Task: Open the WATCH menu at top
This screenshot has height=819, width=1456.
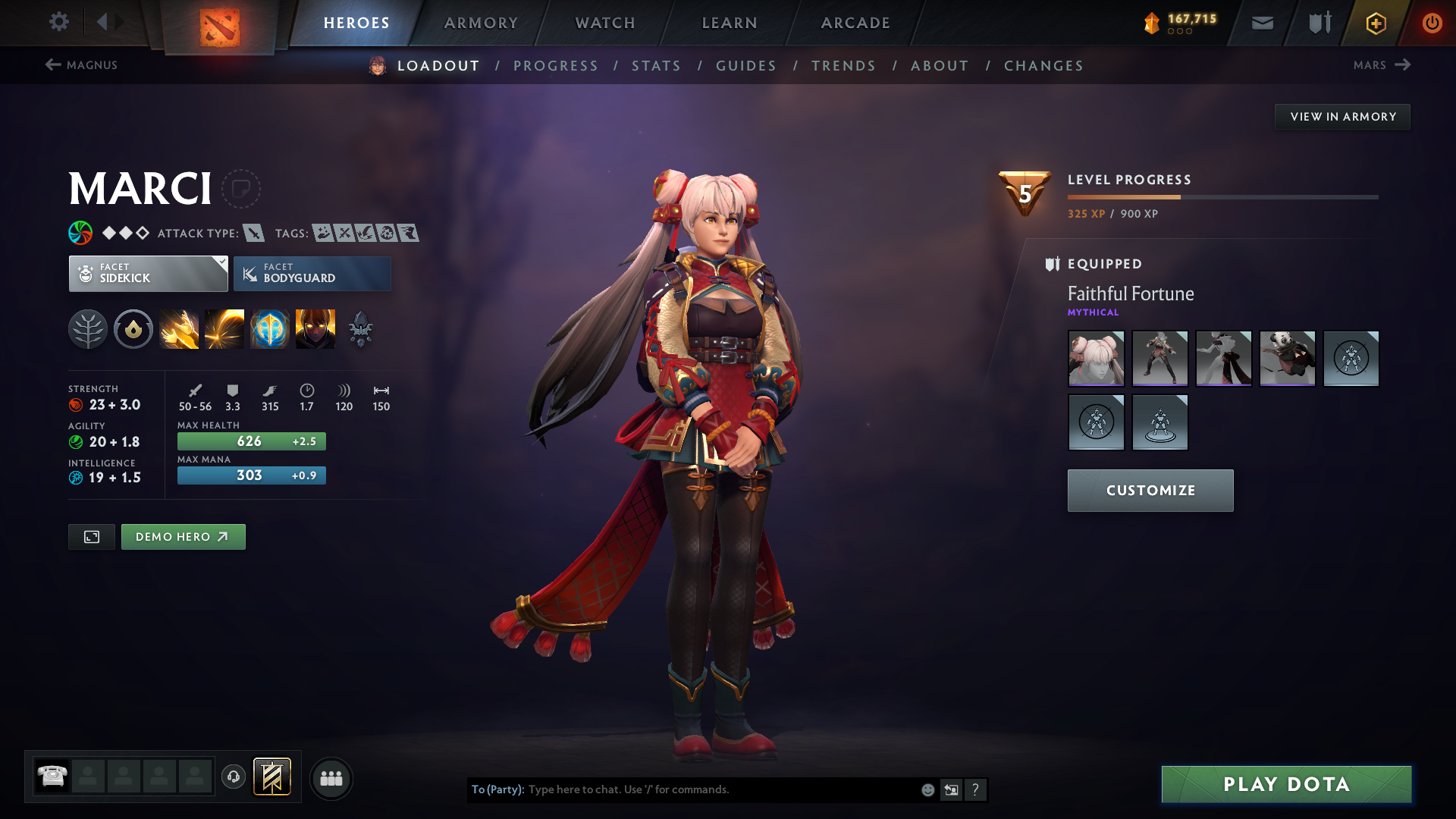Action: [x=604, y=23]
